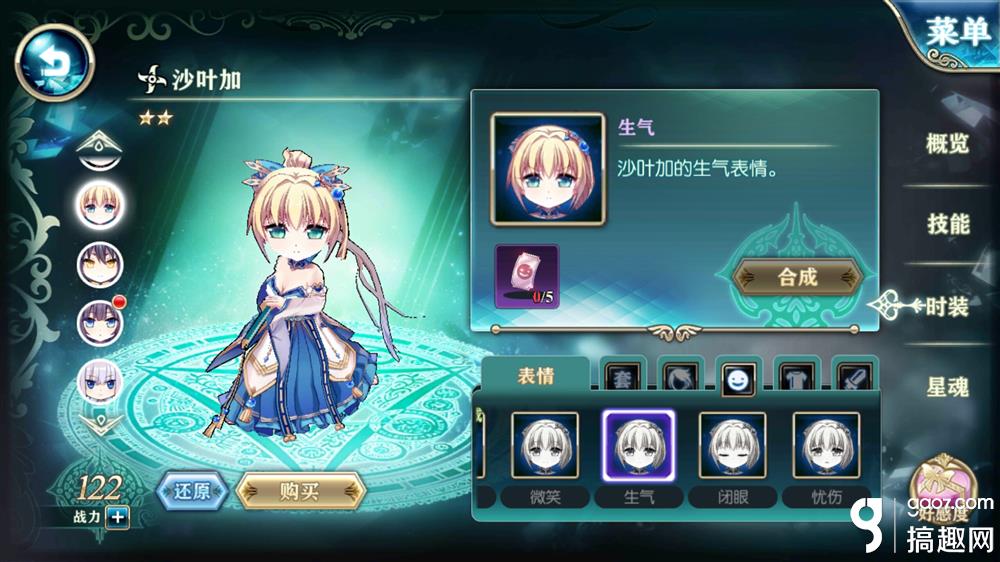Open the shirt clothing tab
Screen dimensions: 1000x562
[x=796, y=377]
